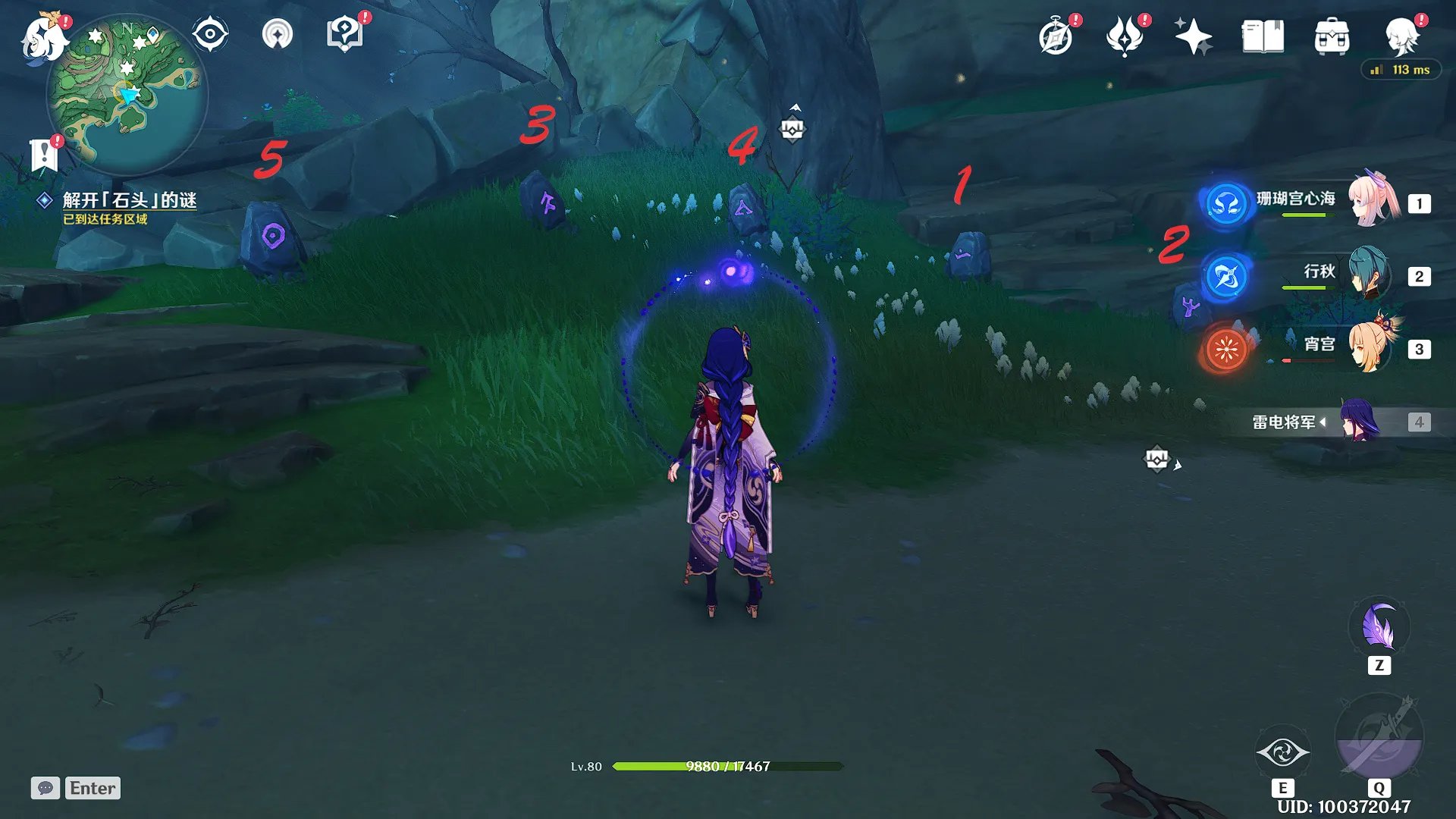Use the purple feather gadget
The height and width of the screenshot is (819, 1456).
pyautogui.click(x=1379, y=628)
